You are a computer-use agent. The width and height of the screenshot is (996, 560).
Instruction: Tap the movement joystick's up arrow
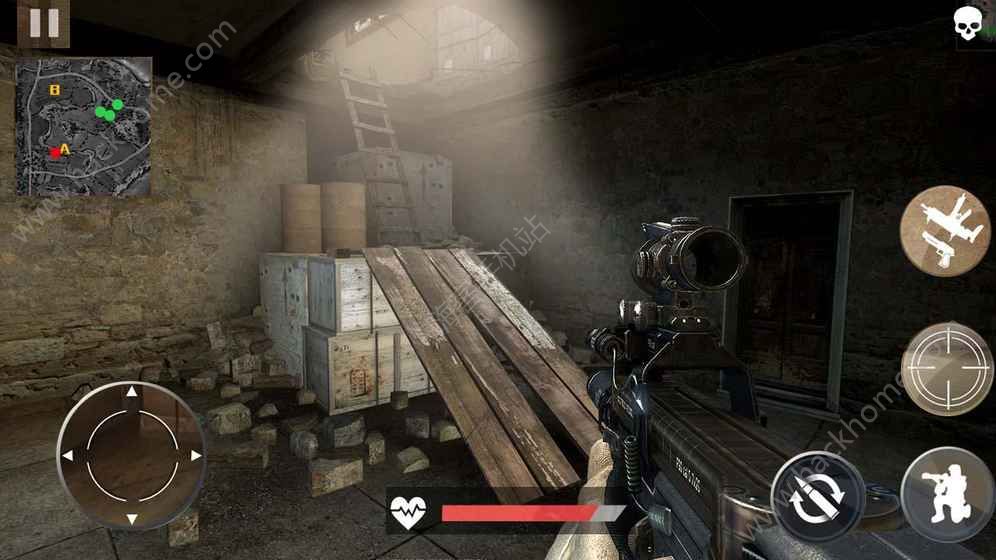click(131, 392)
